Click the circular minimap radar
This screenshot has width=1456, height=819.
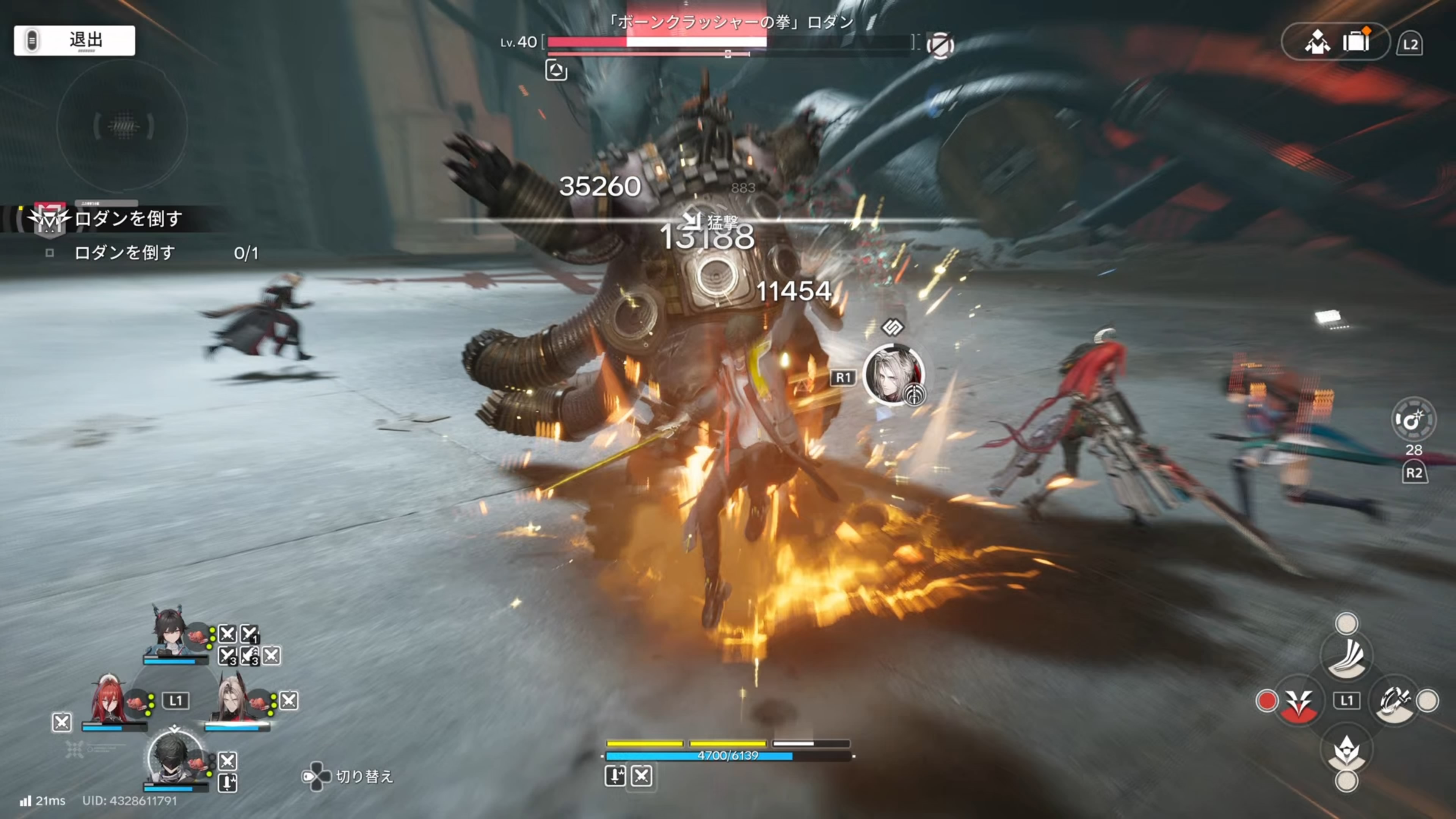(x=122, y=126)
